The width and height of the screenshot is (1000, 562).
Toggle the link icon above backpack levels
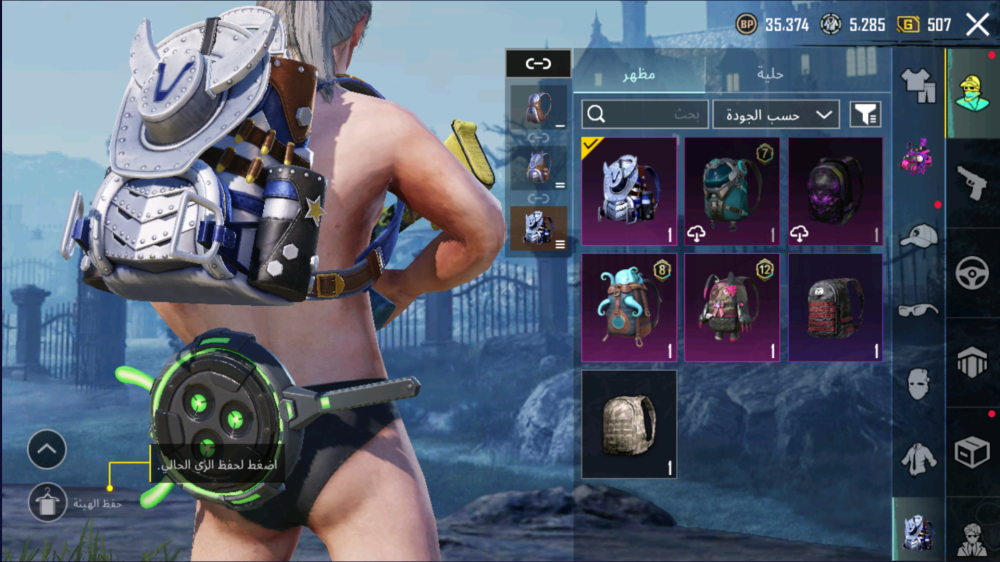[538, 64]
